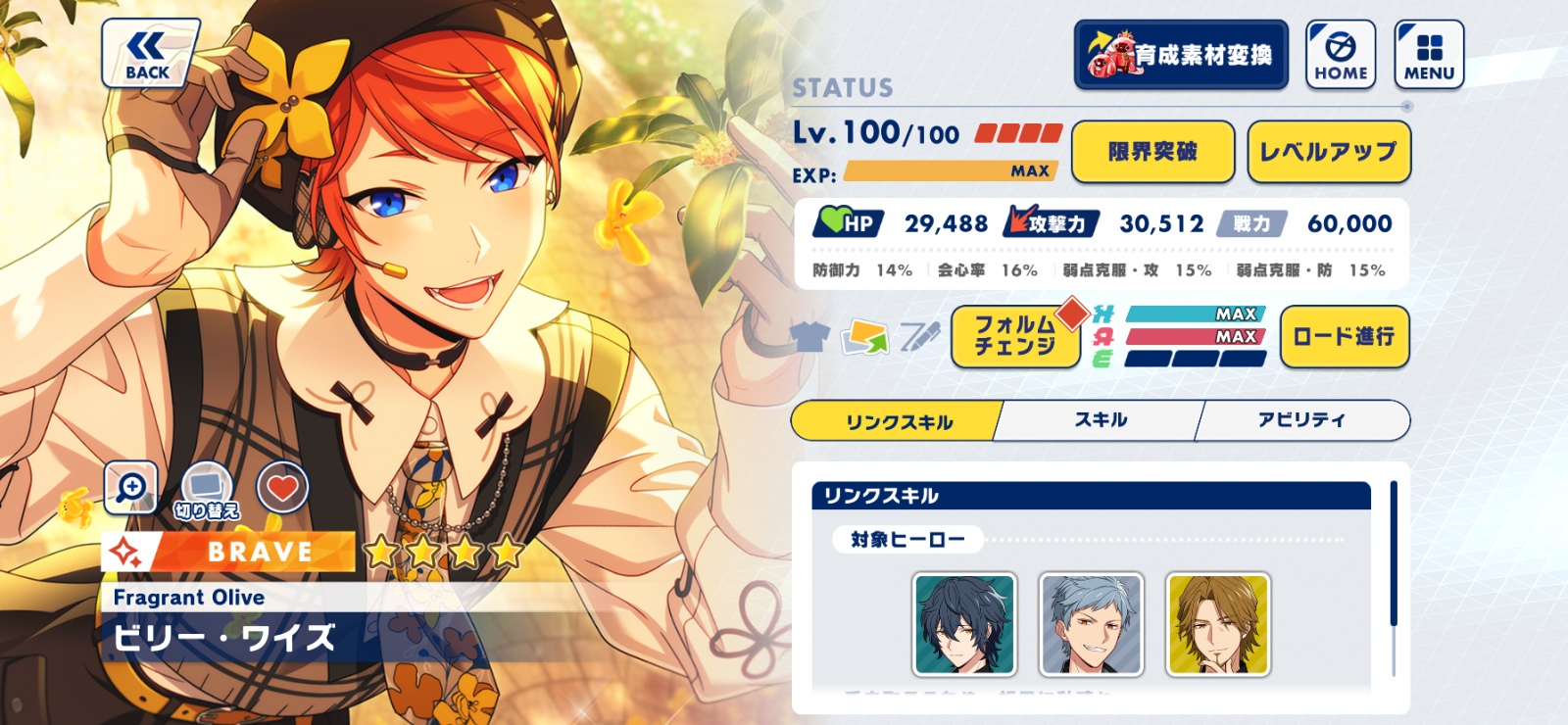Select the dark-haired hero portrait
This screenshot has height=725, width=1568.
coord(964,625)
